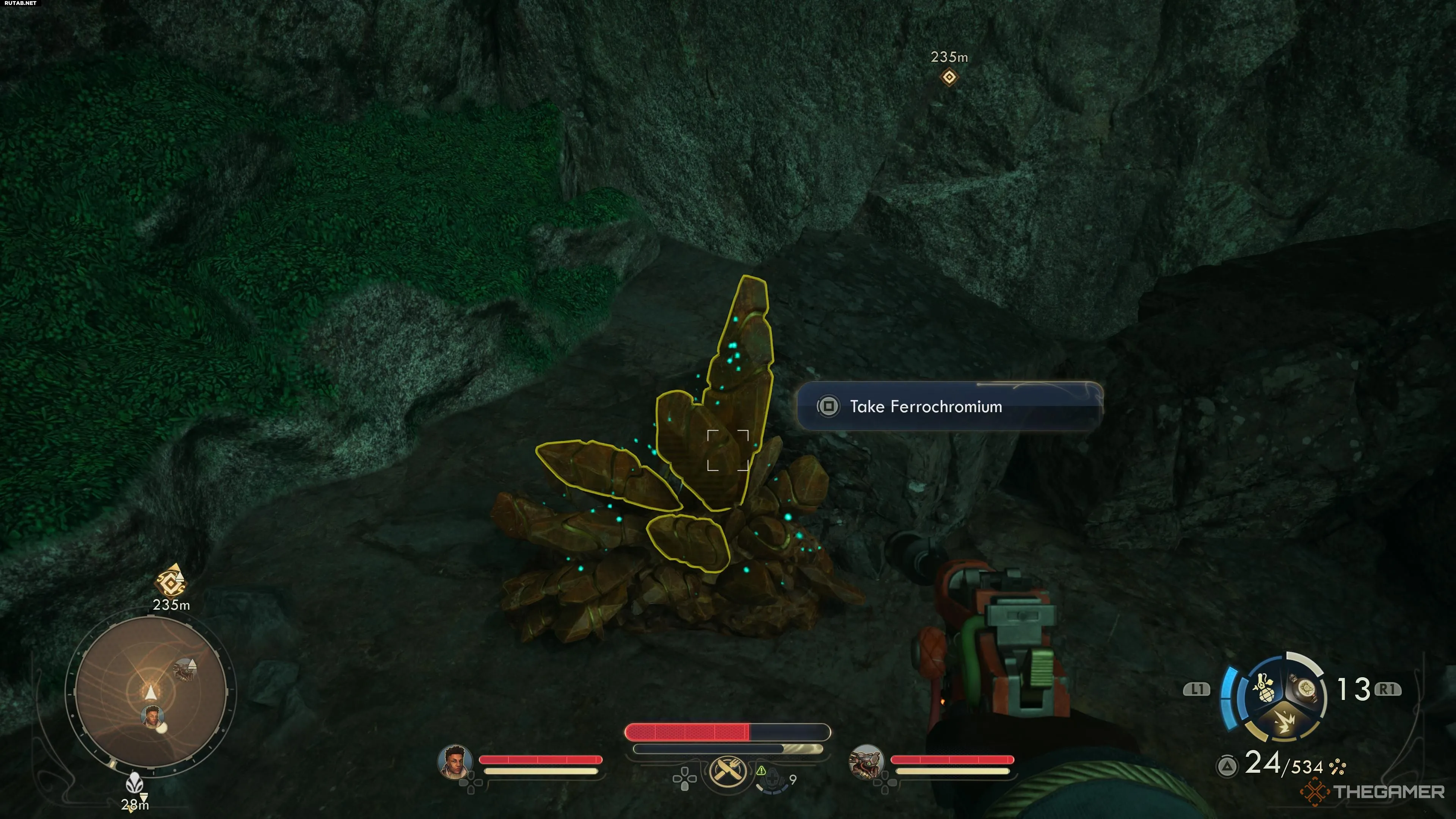Click the white leaf waypoint icon below the minimap
The height and width of the screenshot is (819, 1456).
tap(135, 783)
